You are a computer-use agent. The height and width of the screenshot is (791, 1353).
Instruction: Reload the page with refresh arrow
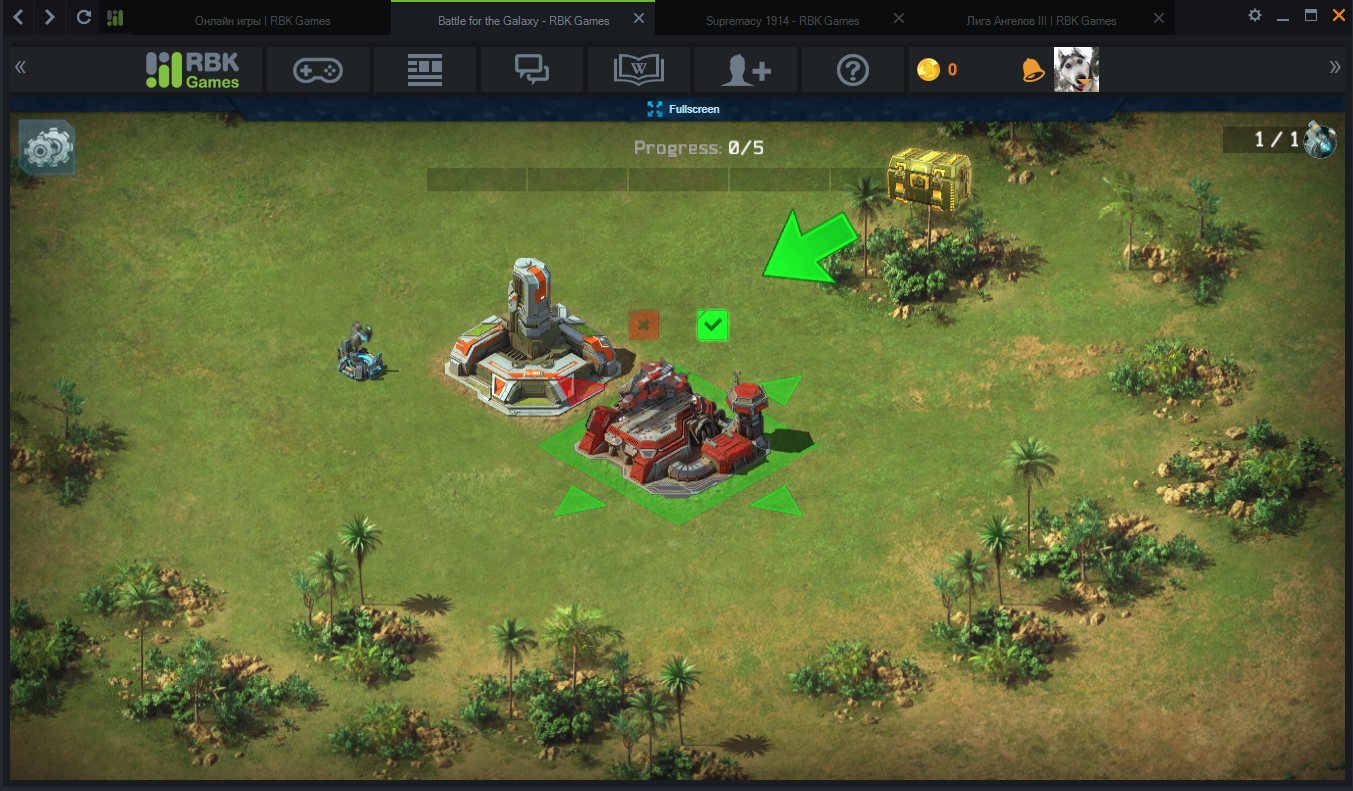[x=84, y=17]
